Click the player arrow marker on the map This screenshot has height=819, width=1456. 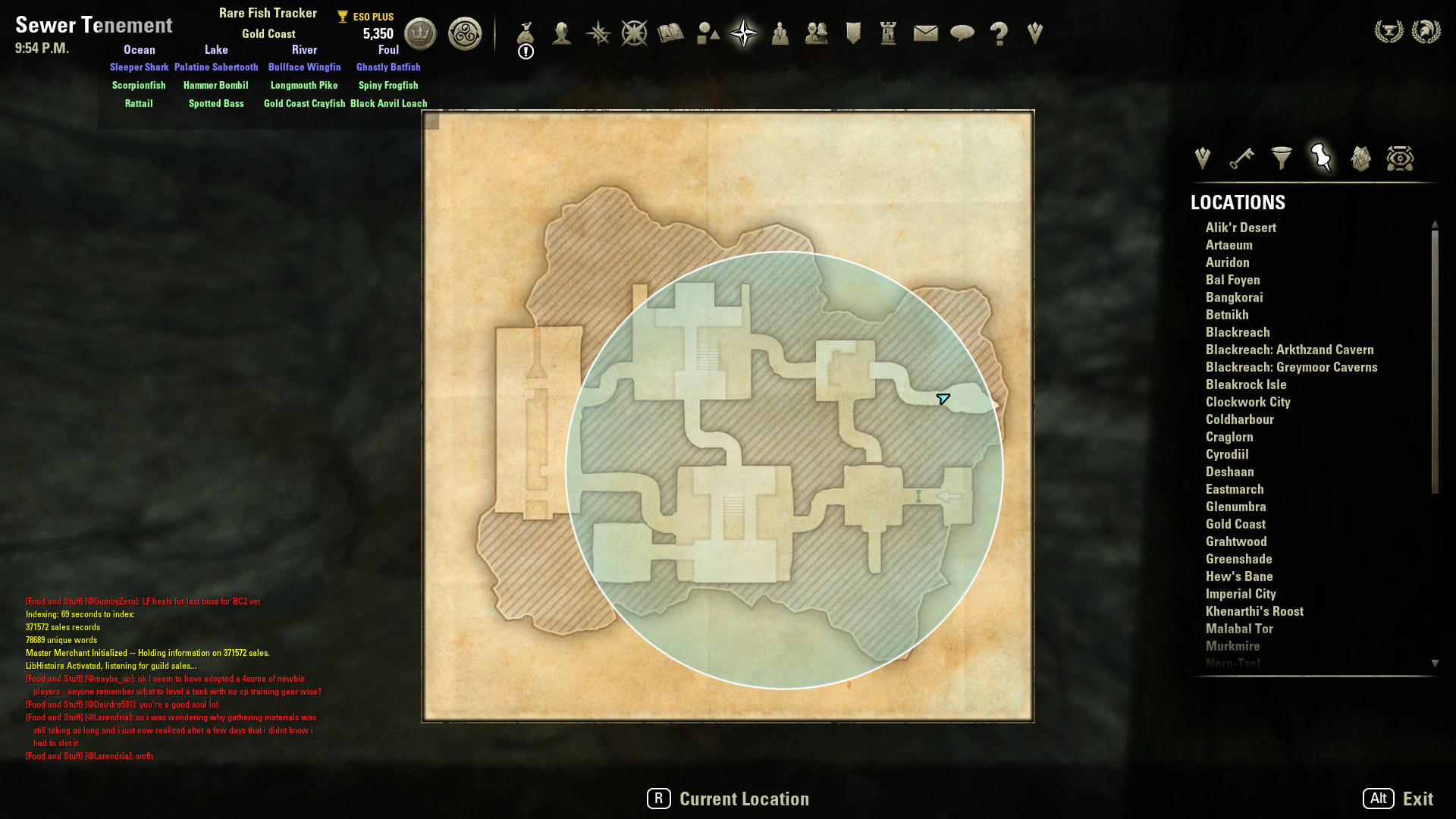point(943,399)
